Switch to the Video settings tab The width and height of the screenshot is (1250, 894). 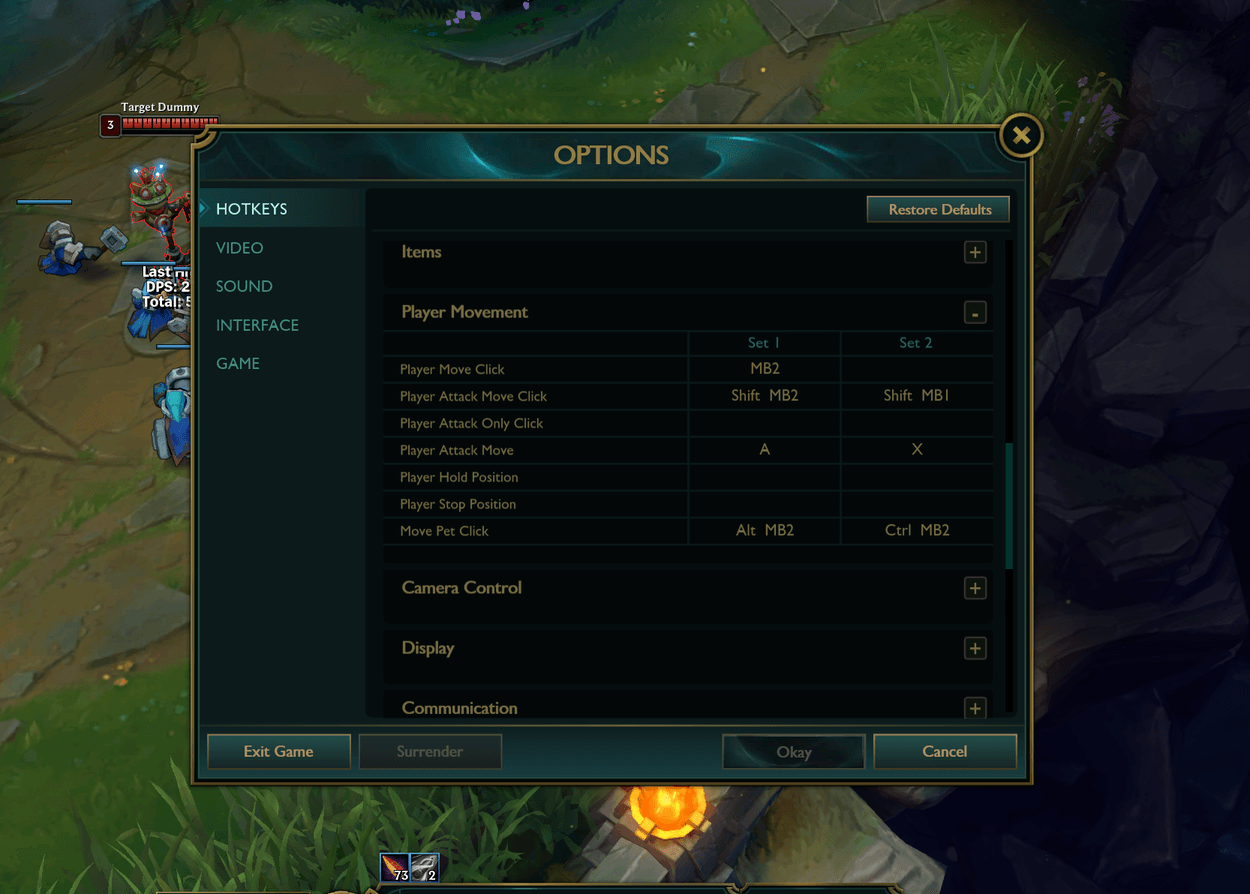point(240,248)
